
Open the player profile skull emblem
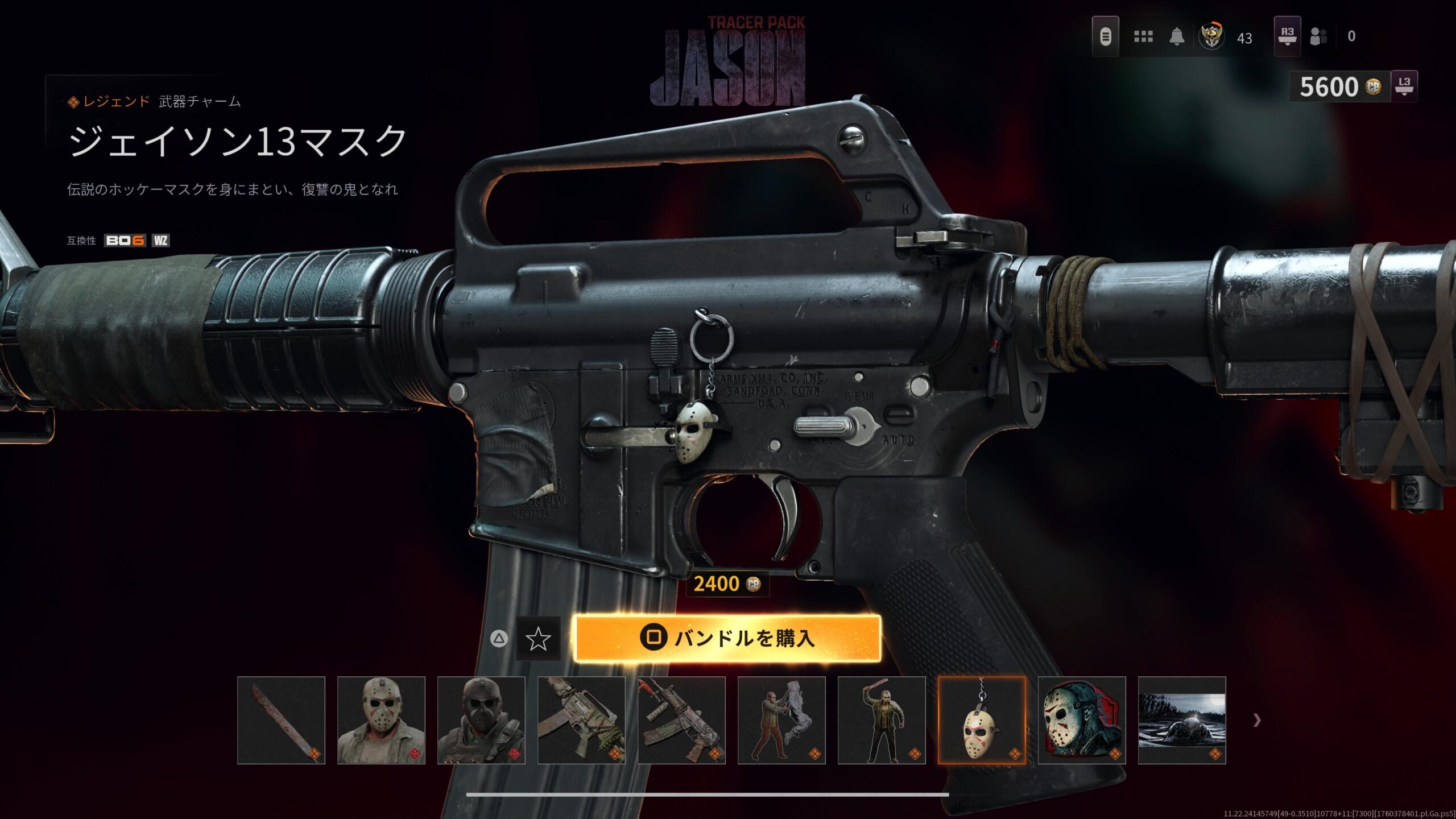[x=1211, y=37]
